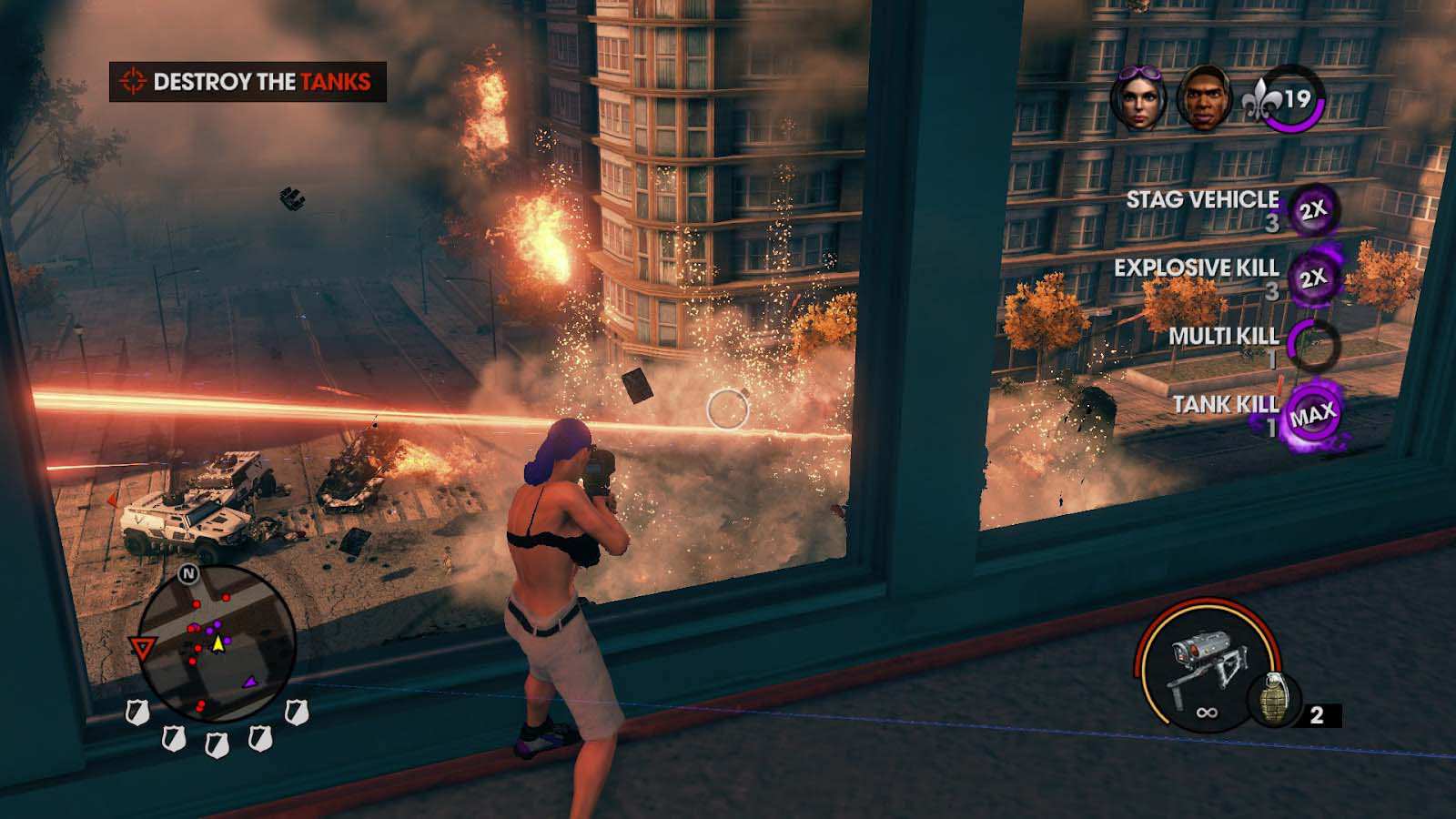Click the red triangle marker on minimap edge
The width and height of the screenshot is (1456, 819).
click(141, 648)
